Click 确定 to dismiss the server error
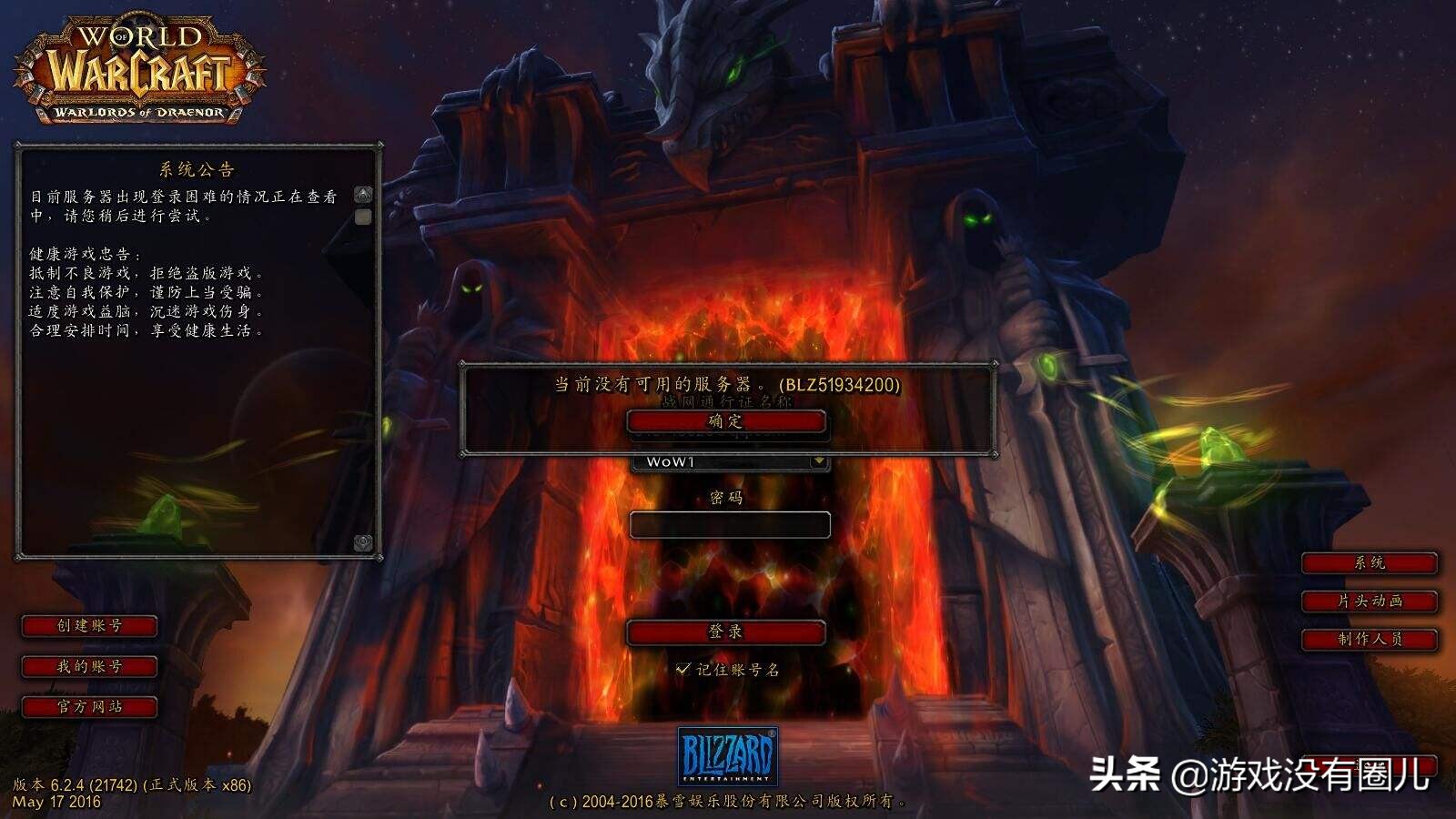This screenshot has width=1456, height=819. pos(728,421)
